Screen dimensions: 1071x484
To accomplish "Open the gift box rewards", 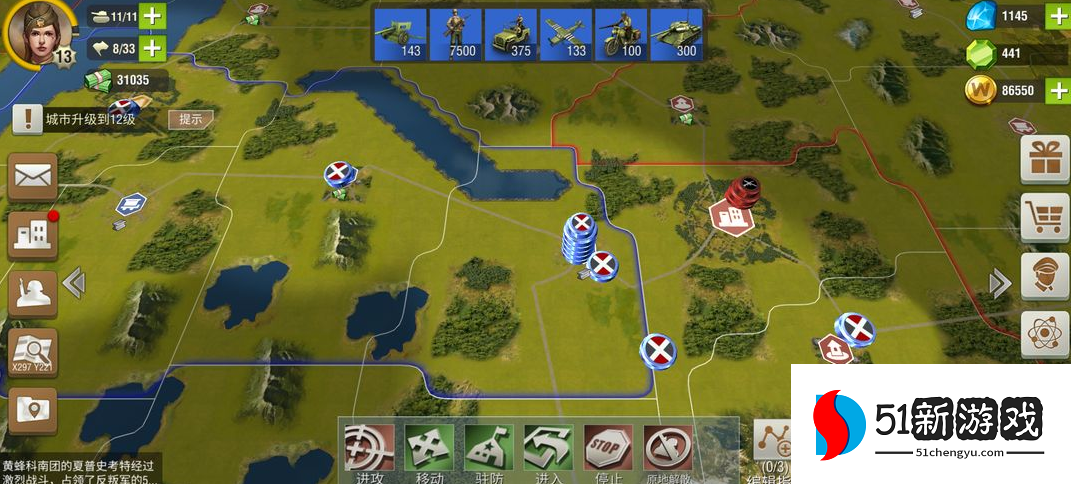I will coord(1045,159).
